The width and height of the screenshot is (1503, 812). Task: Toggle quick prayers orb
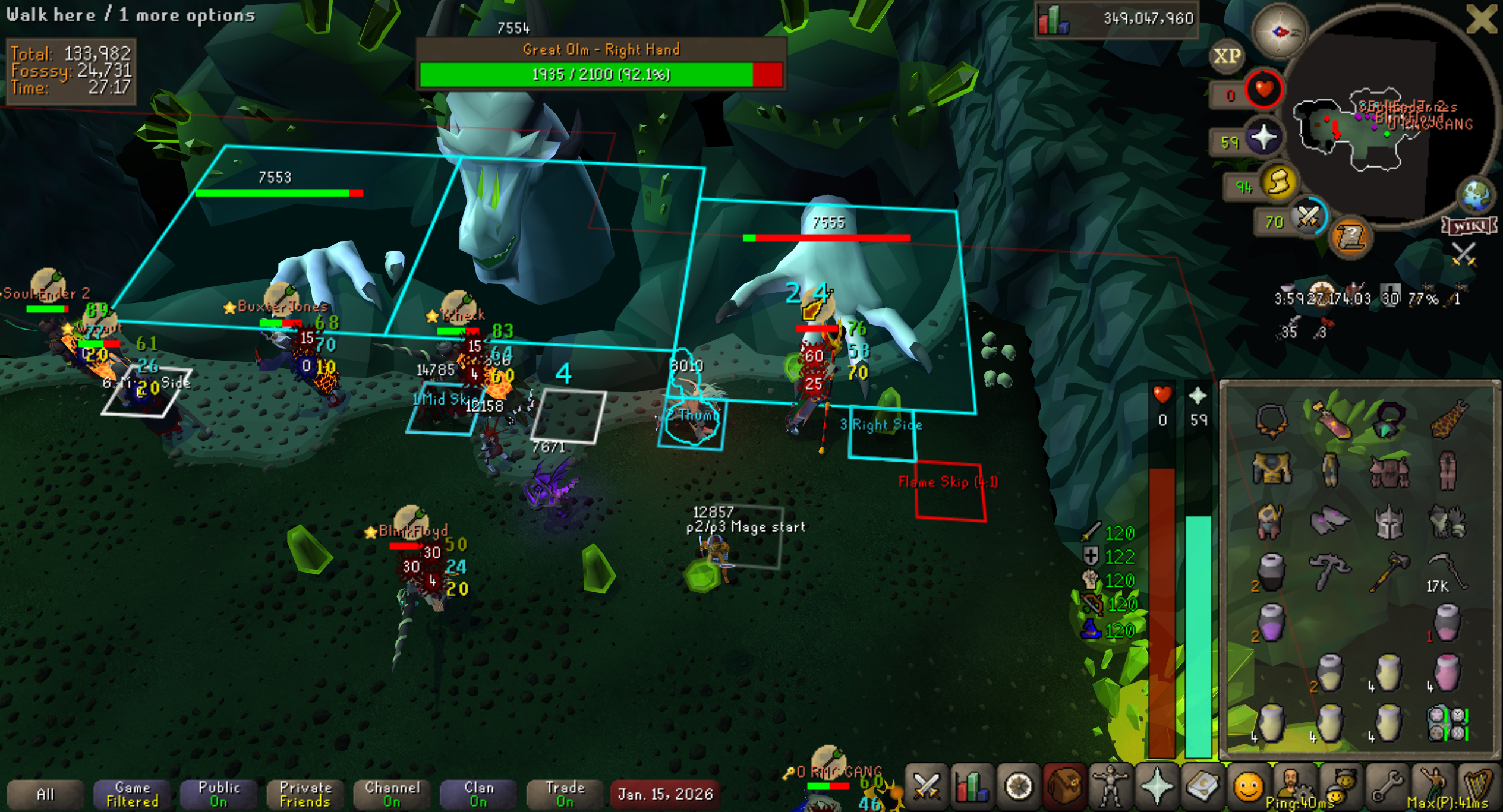[x=1263, y=138]
